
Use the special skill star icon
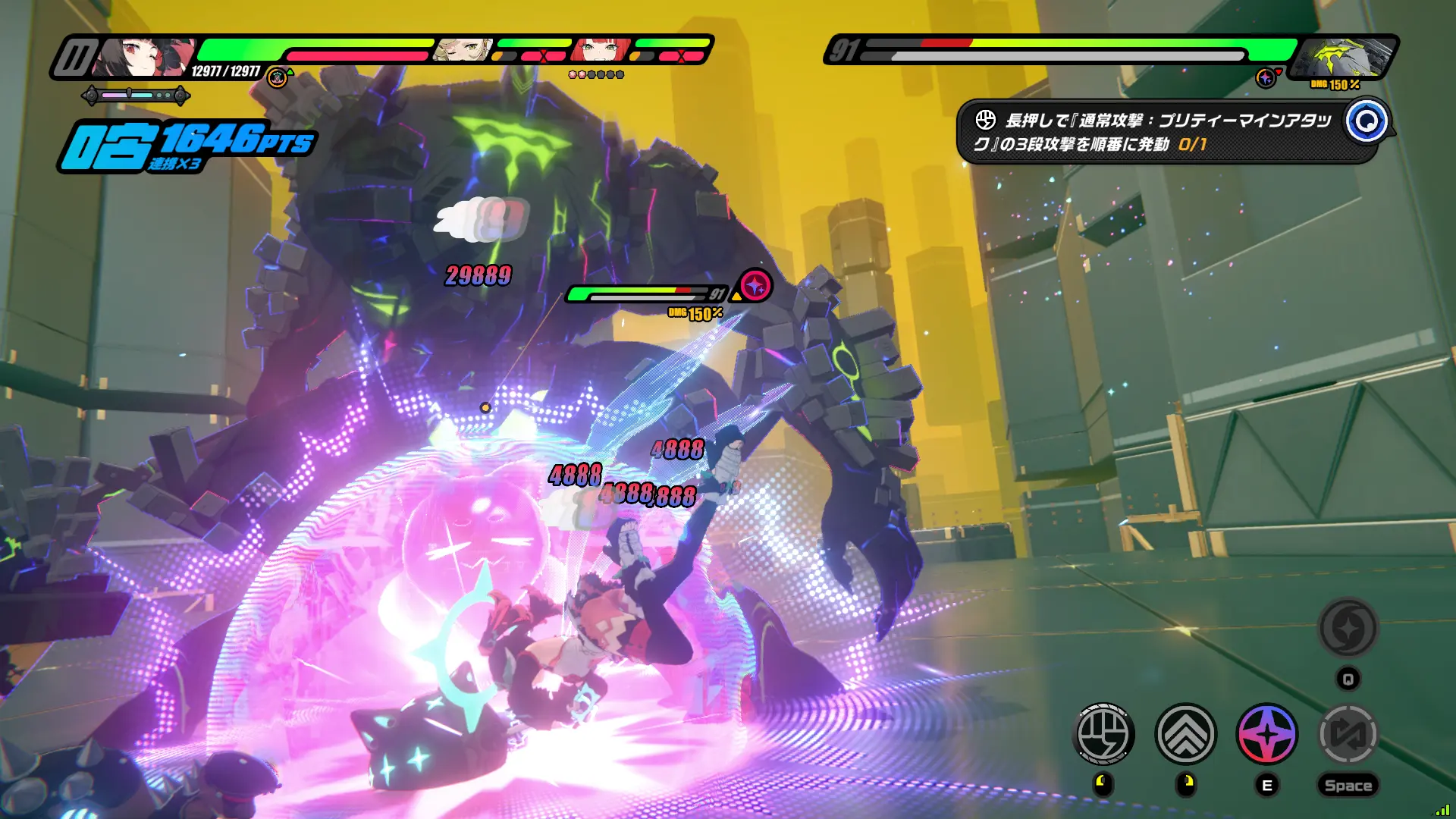[1267, 733]
